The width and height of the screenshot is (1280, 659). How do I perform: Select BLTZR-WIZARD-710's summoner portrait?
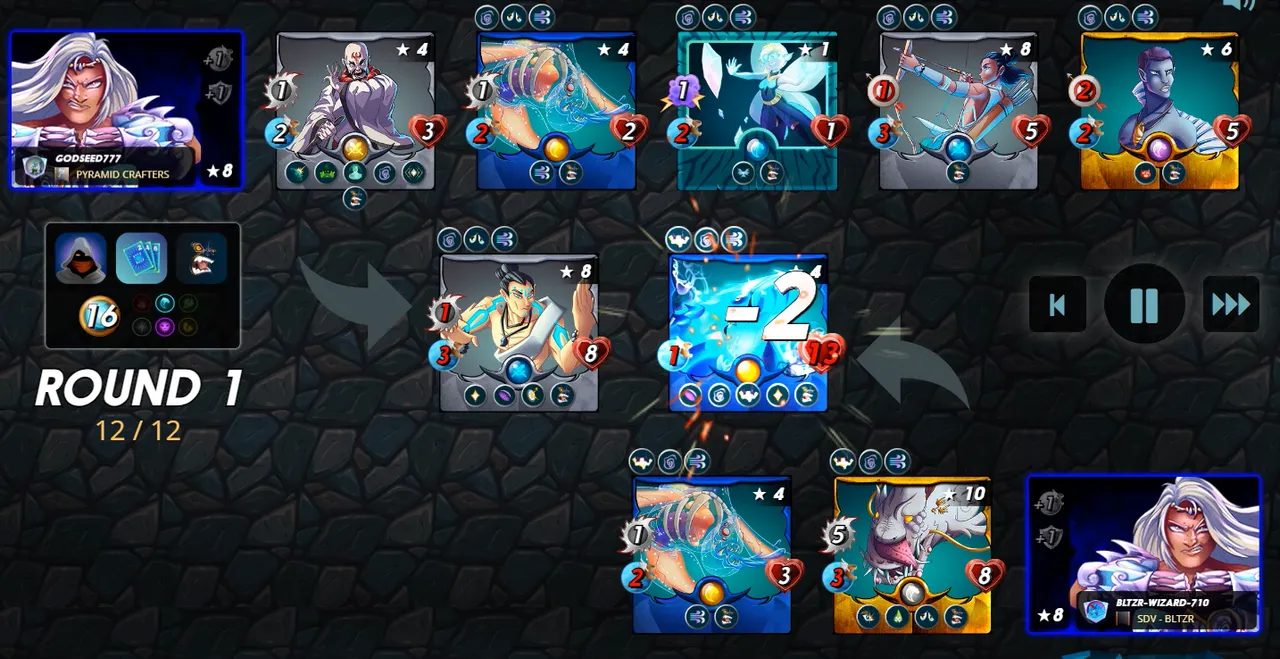pyautogui.click(x=1144, y=554)
